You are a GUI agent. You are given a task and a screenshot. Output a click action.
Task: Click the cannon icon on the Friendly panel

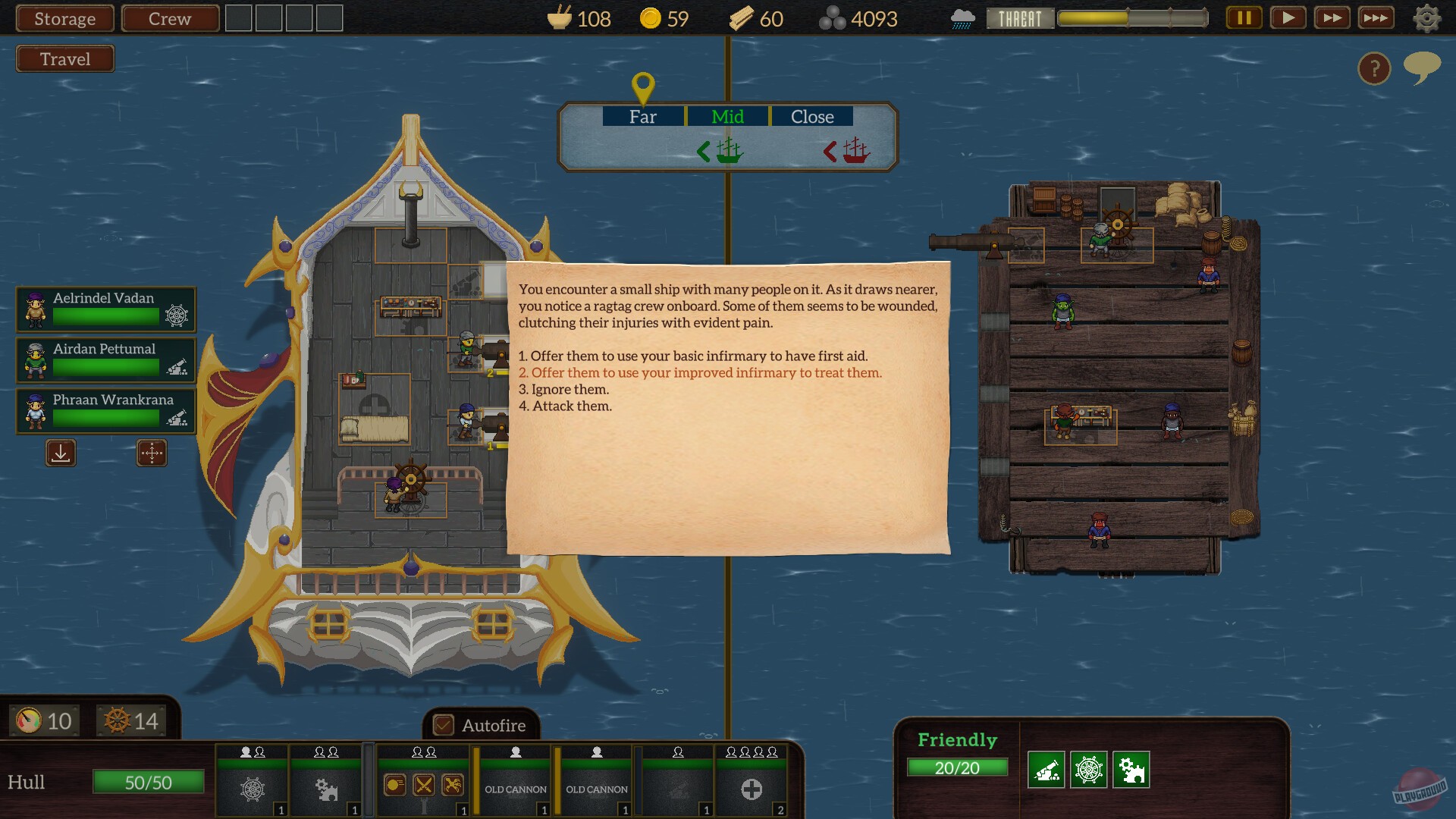(1047, 767)
